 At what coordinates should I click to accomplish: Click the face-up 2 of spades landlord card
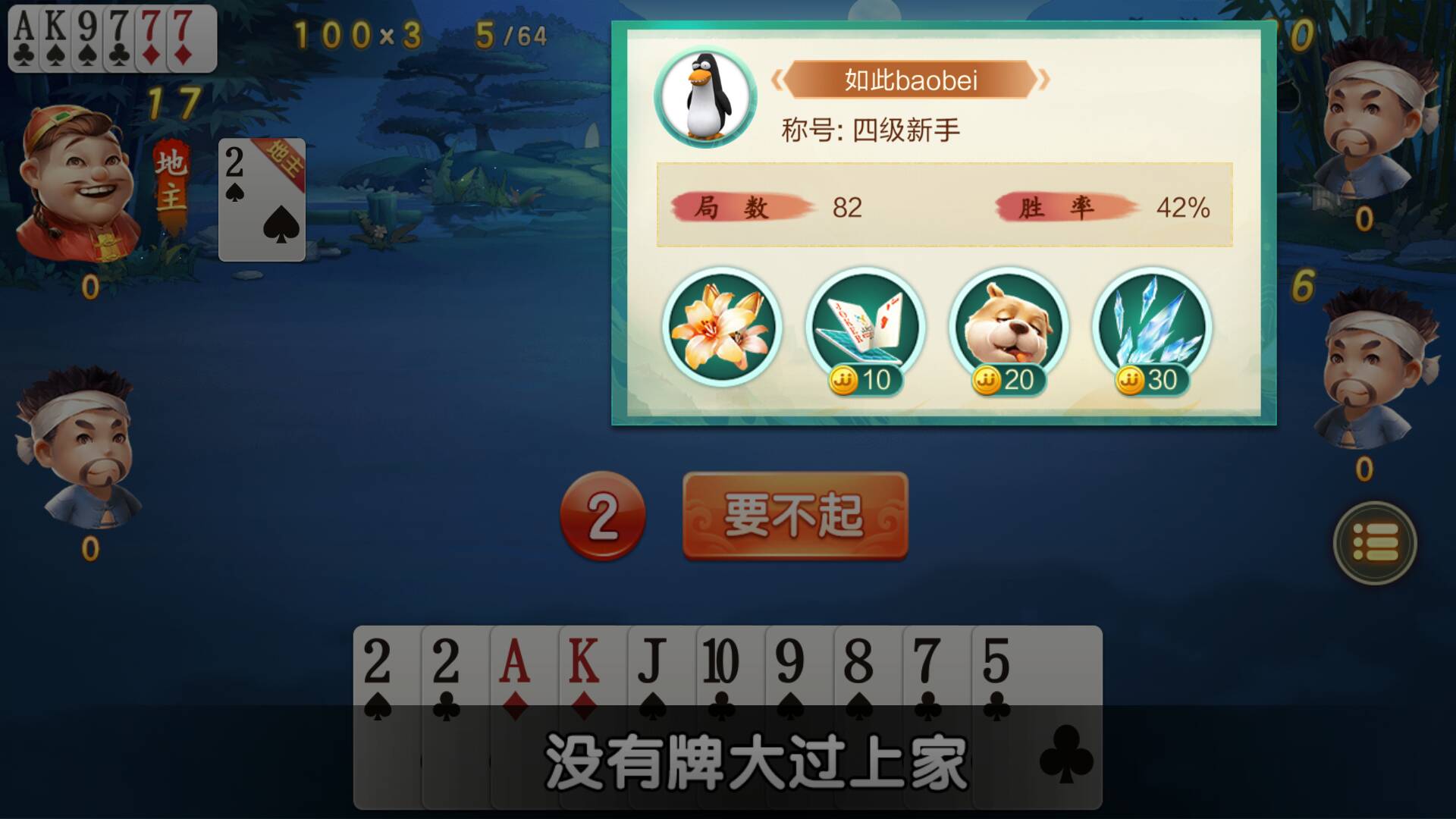click(x=262, y=197)
